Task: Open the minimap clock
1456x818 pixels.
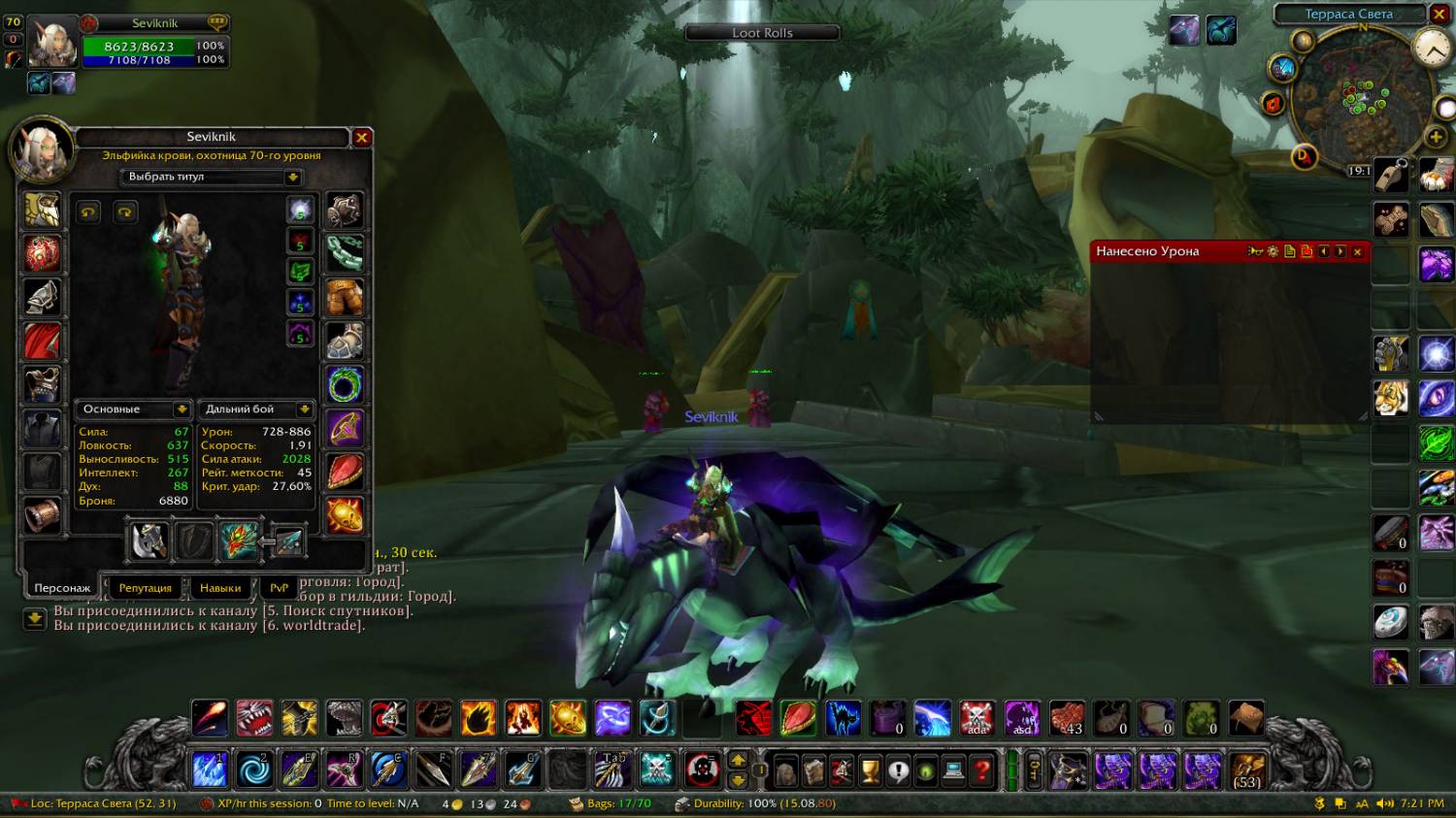Action: tap(1433, 48)
